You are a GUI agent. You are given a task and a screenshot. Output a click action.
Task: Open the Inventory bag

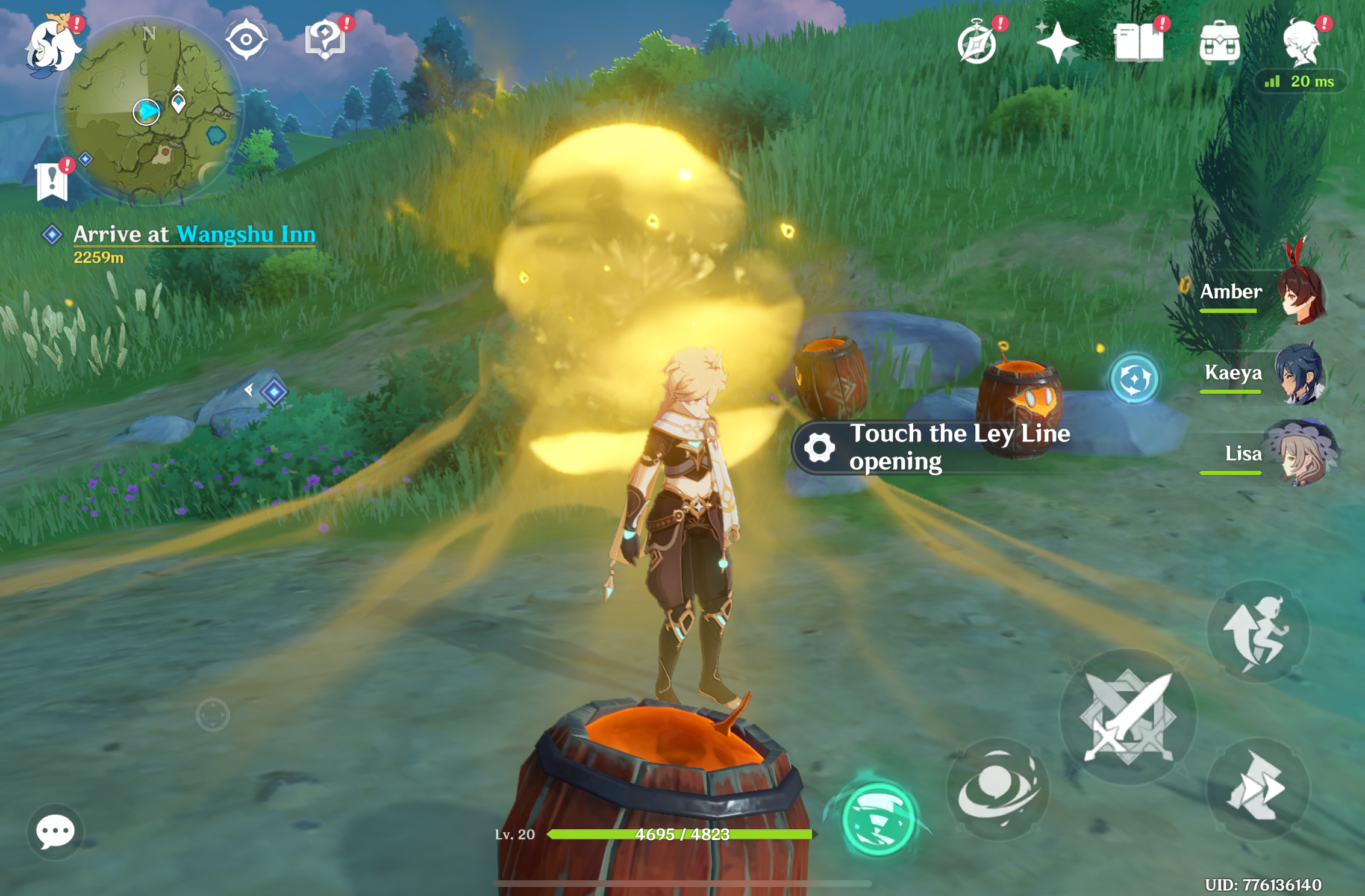[x=1220, y=41]
